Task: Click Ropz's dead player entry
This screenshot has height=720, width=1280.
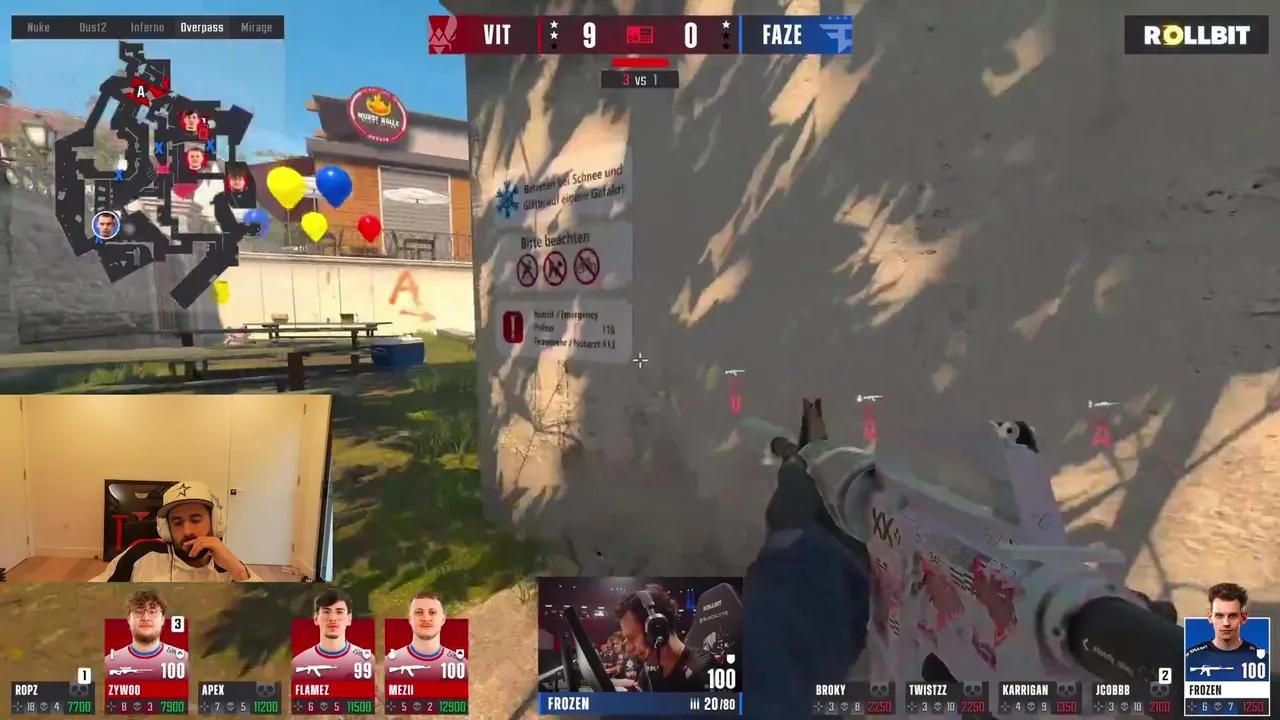Action: click(52, 697)
